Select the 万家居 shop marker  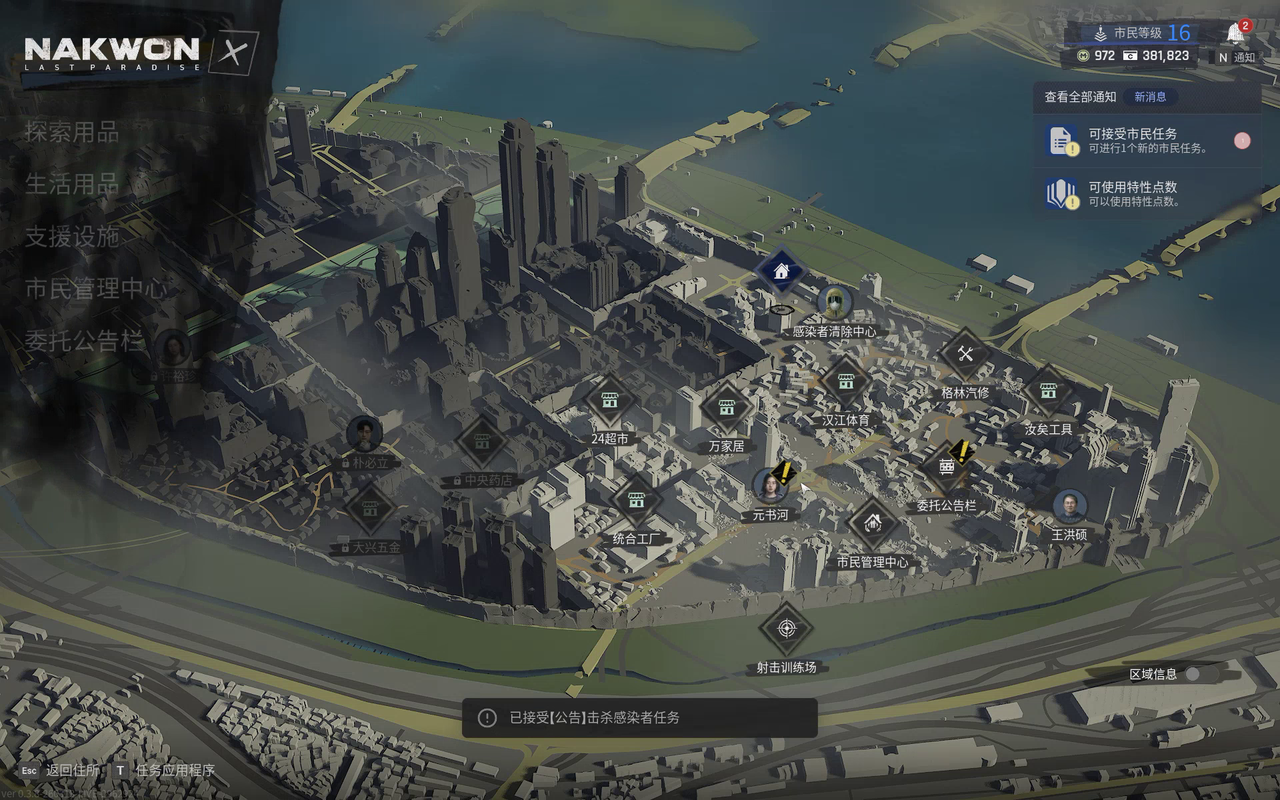pyautogui.click(x=726, y=408)
